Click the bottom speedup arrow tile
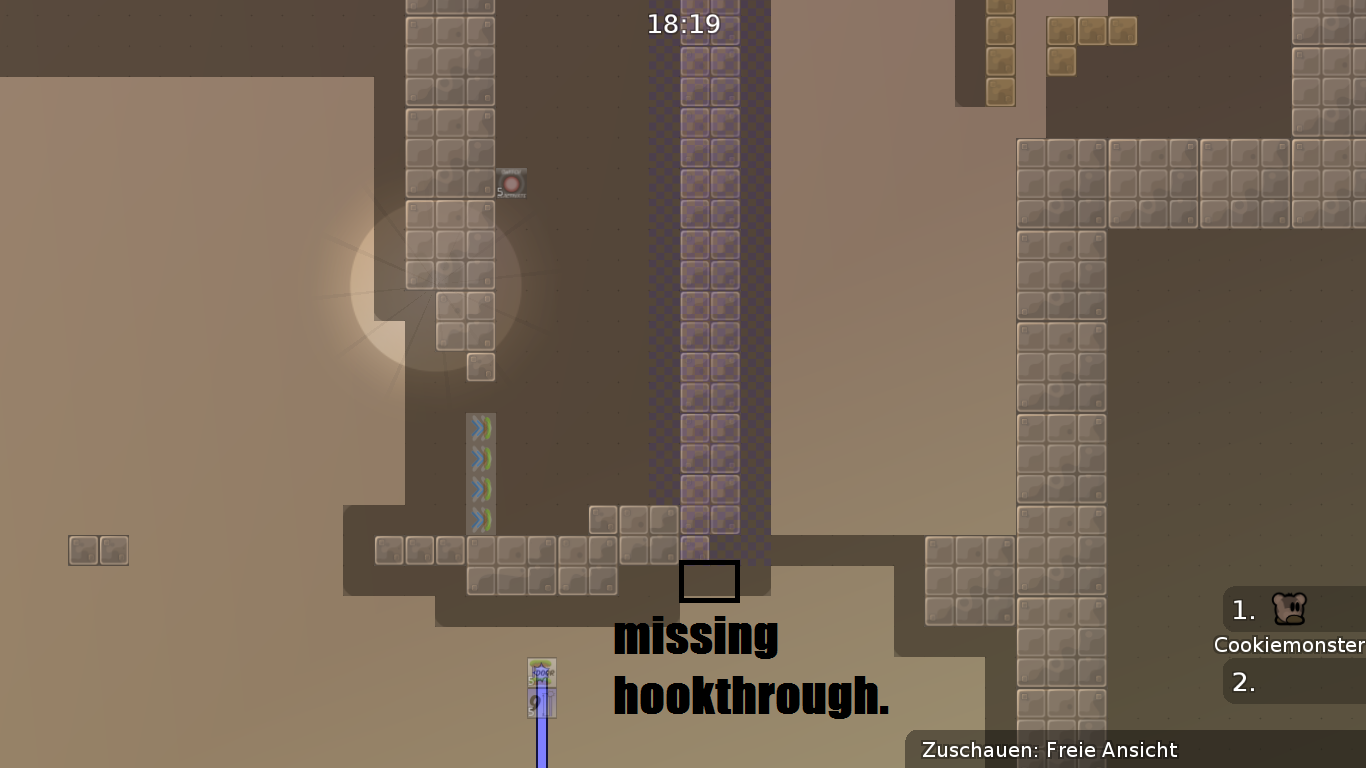Viewport: 1366px width, 768px height. coord(482,518)
